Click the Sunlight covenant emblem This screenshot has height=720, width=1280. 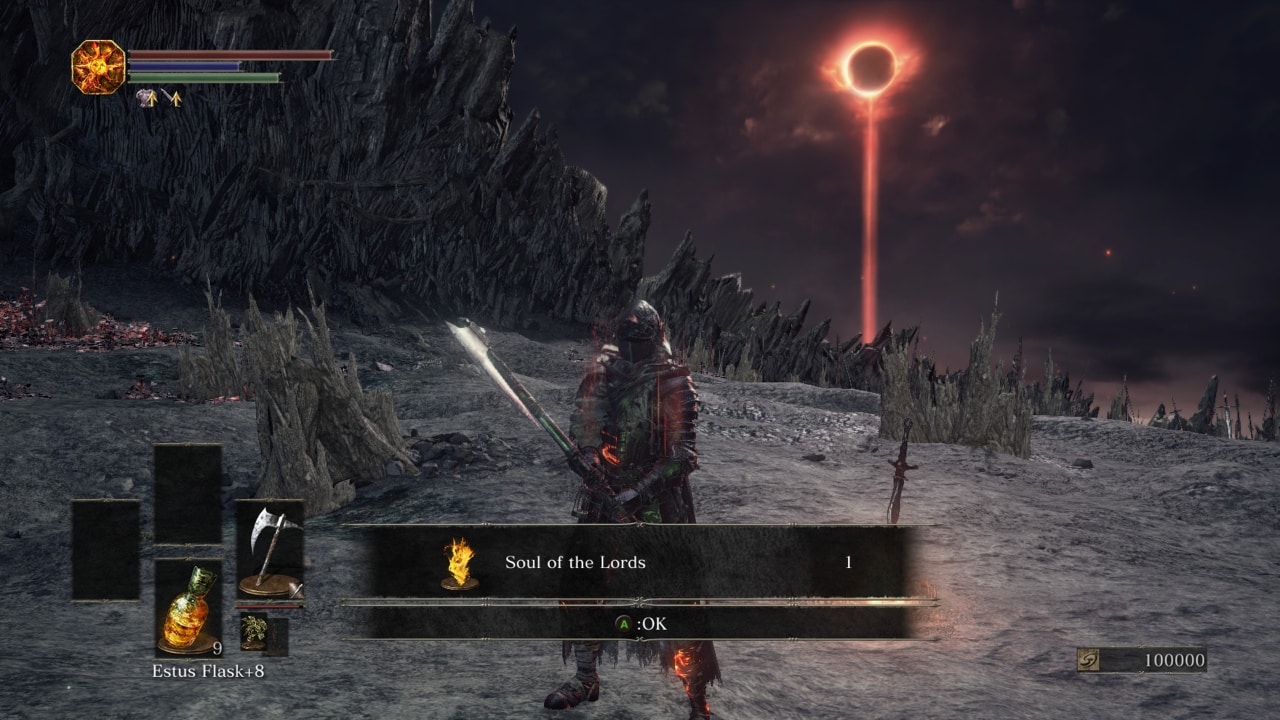pyautogui.click(x=98, y=67)
